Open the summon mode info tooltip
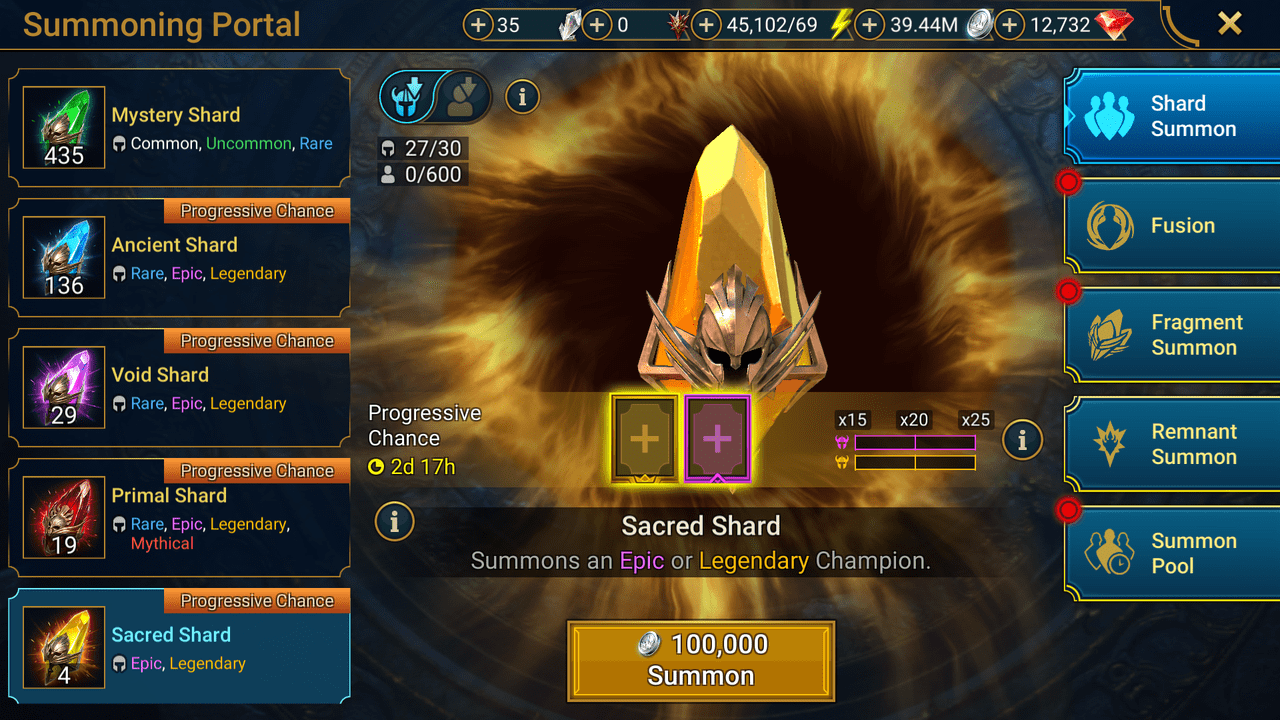Image resolution: width=1280 pixels, height=720 pixels. 522,96
